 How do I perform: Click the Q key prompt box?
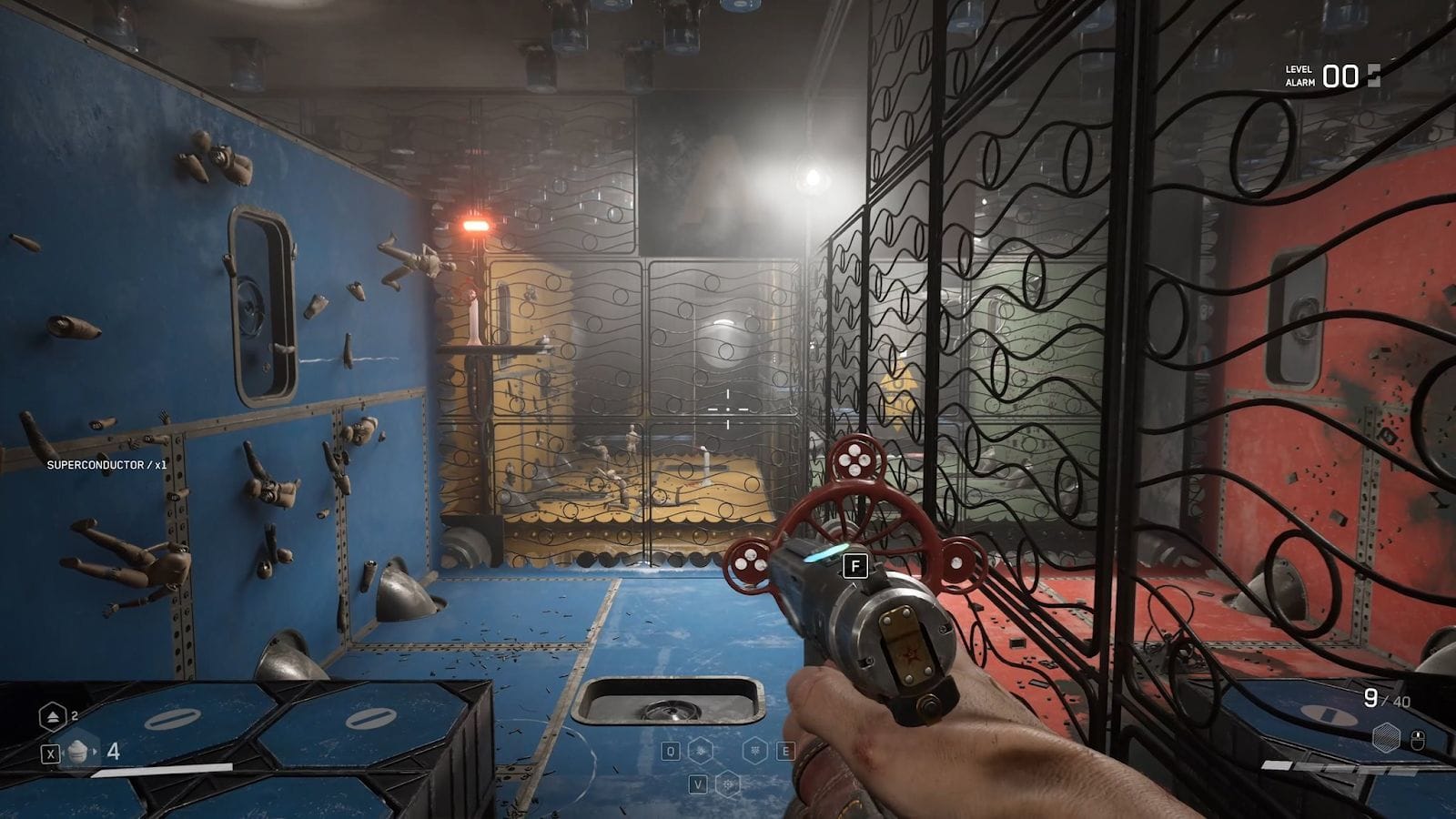coord(670,752)
